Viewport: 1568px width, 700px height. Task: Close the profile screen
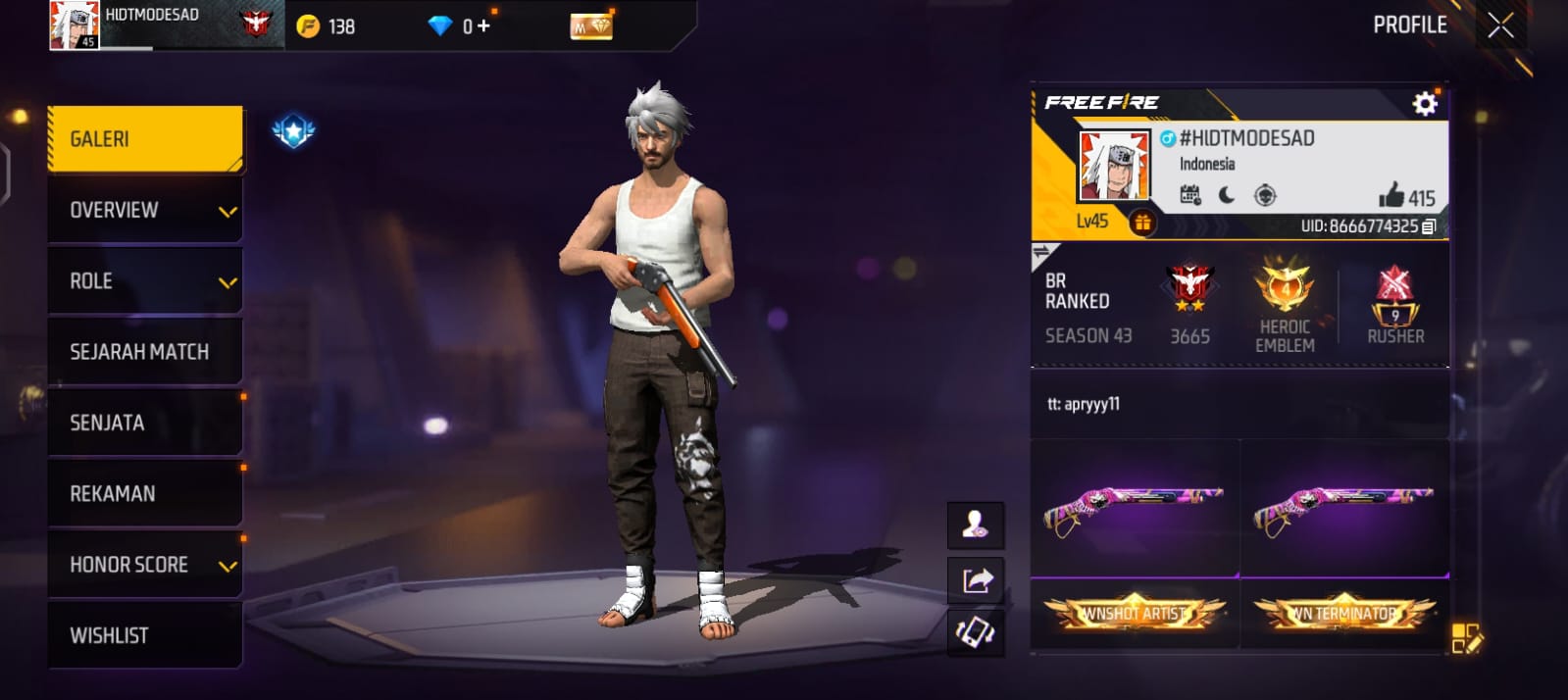[1500, 25]
